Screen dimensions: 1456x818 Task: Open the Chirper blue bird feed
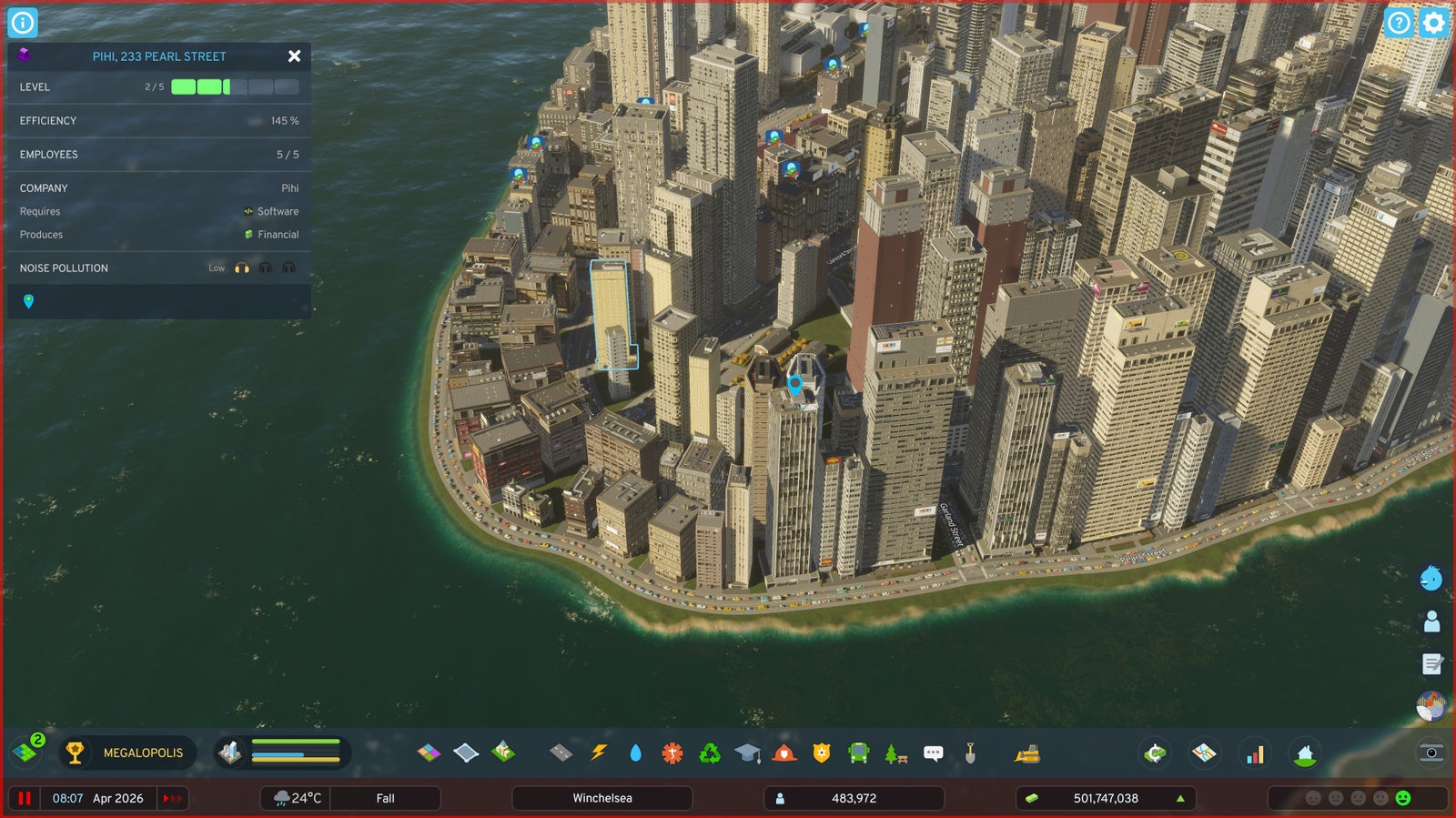pos(1431,578)
